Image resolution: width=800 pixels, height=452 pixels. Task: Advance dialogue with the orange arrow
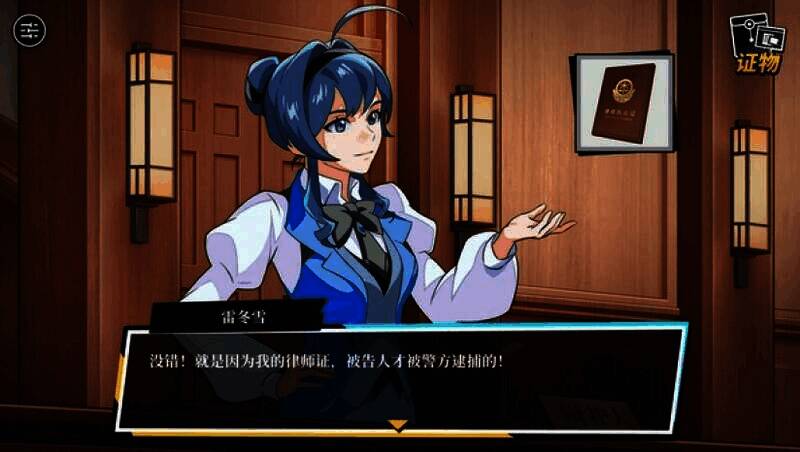398,426
